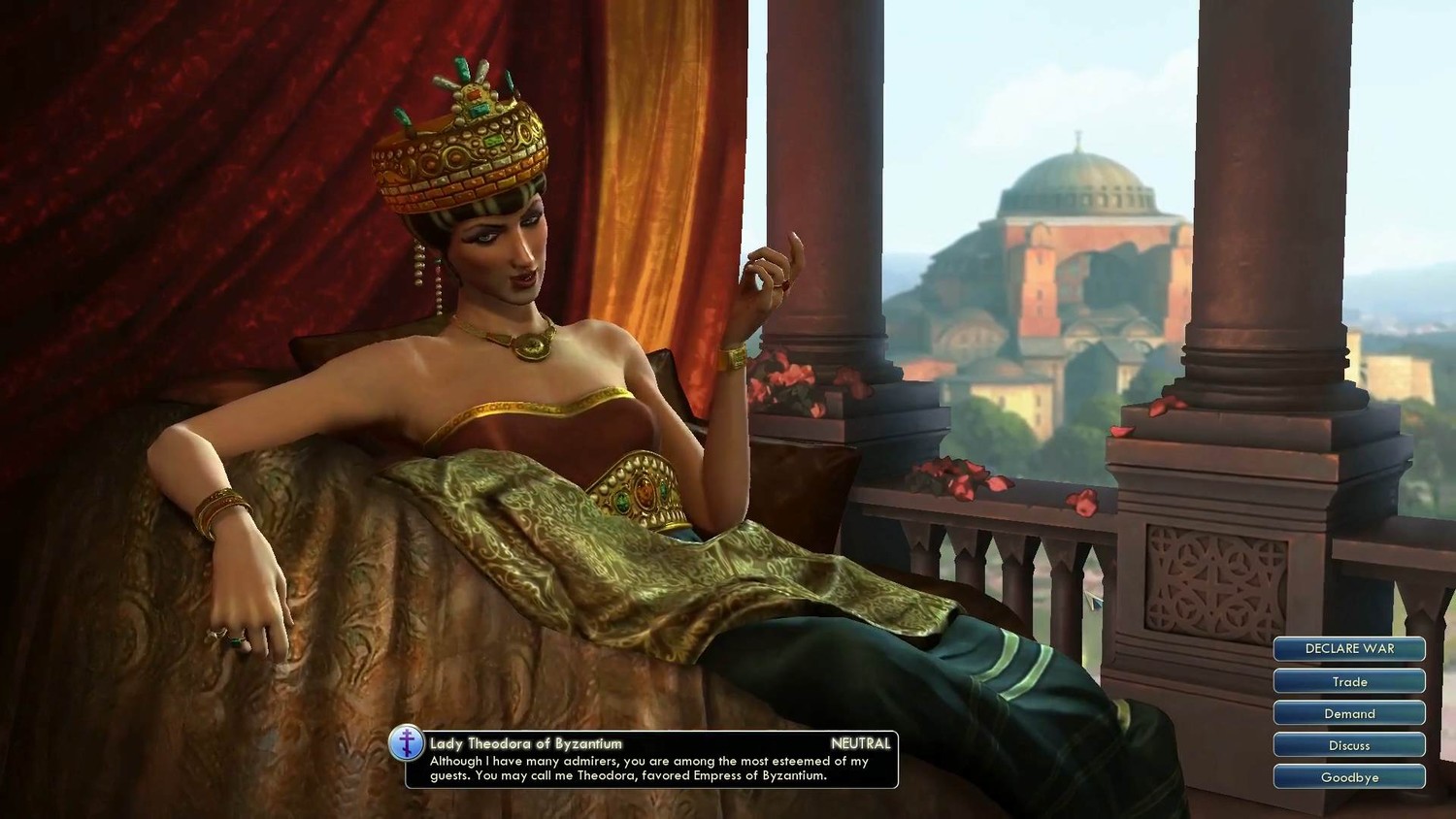
Task: Say Goodbye to Theodora
Action: click(x=1349, y=777)
